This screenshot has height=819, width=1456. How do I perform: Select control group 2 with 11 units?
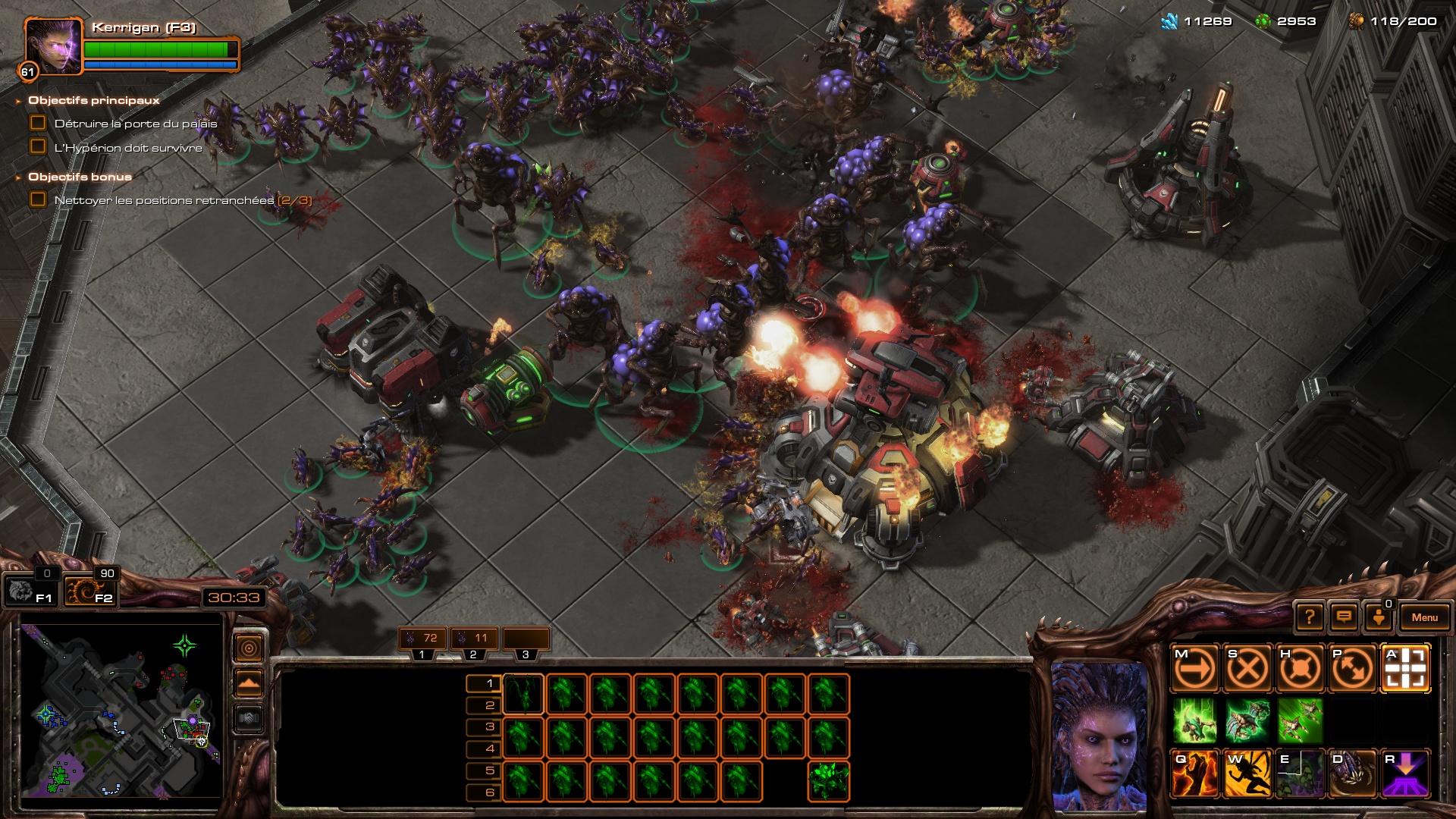click(474, 639)
